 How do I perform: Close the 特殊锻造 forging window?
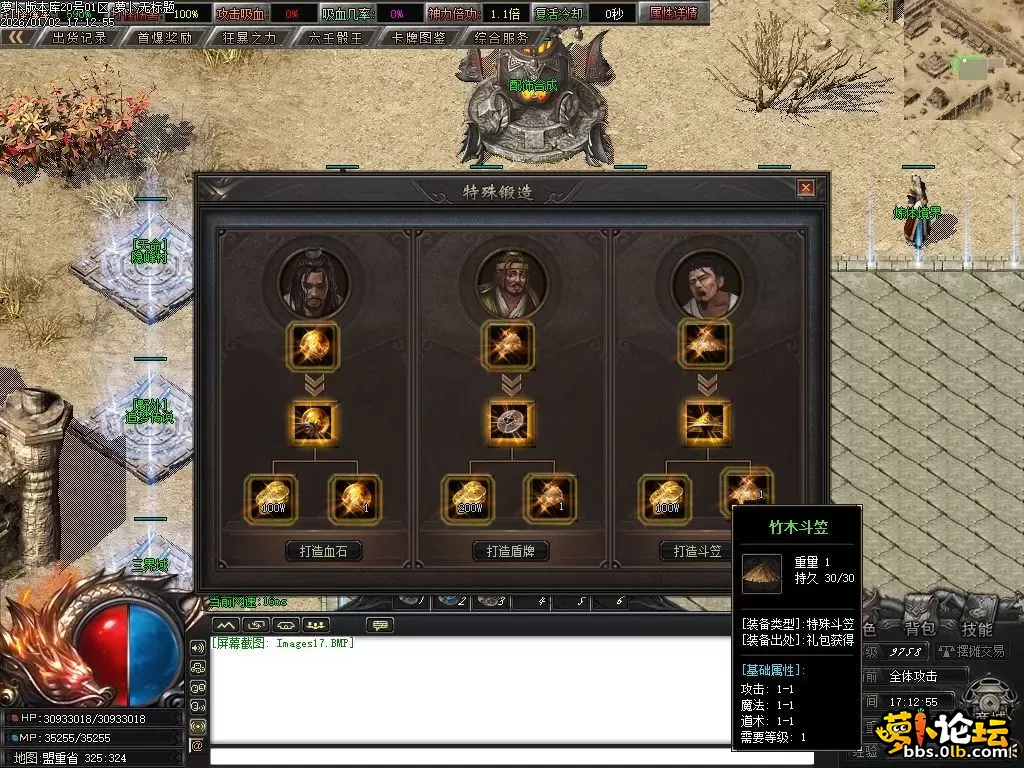805,188
